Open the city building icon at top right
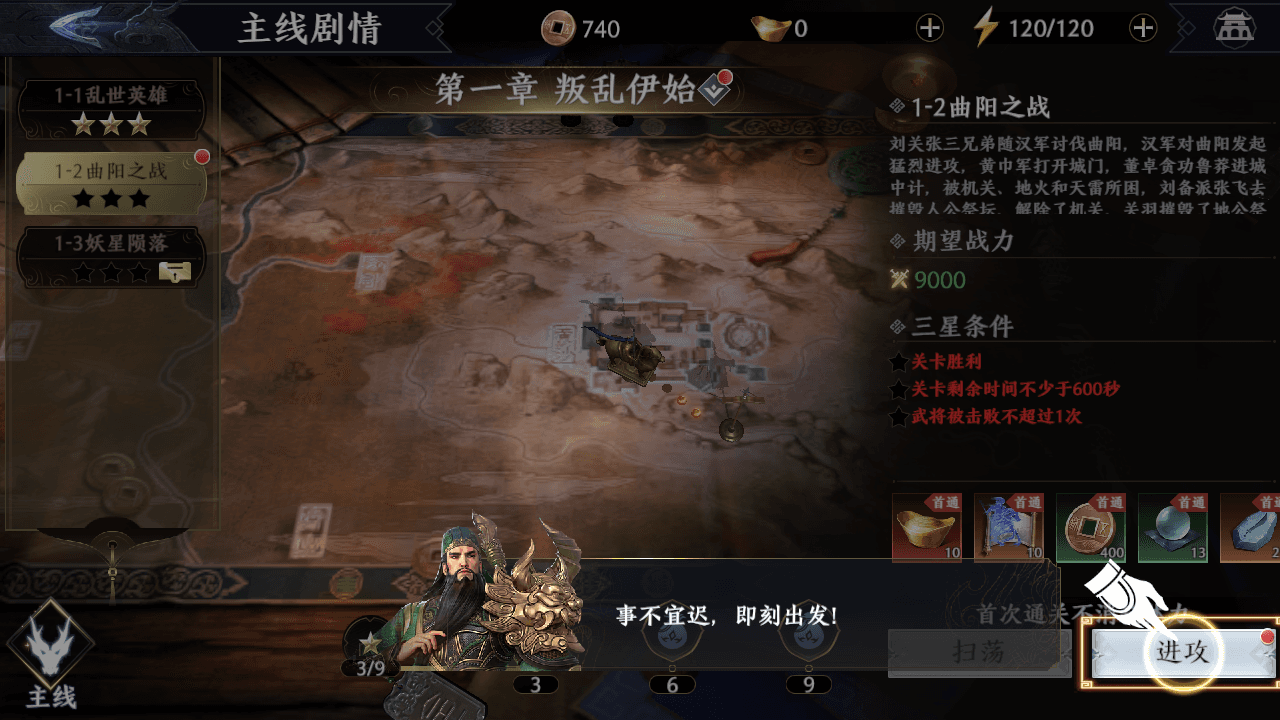Screen dimensions: 1280x720 pos(1234,29)
